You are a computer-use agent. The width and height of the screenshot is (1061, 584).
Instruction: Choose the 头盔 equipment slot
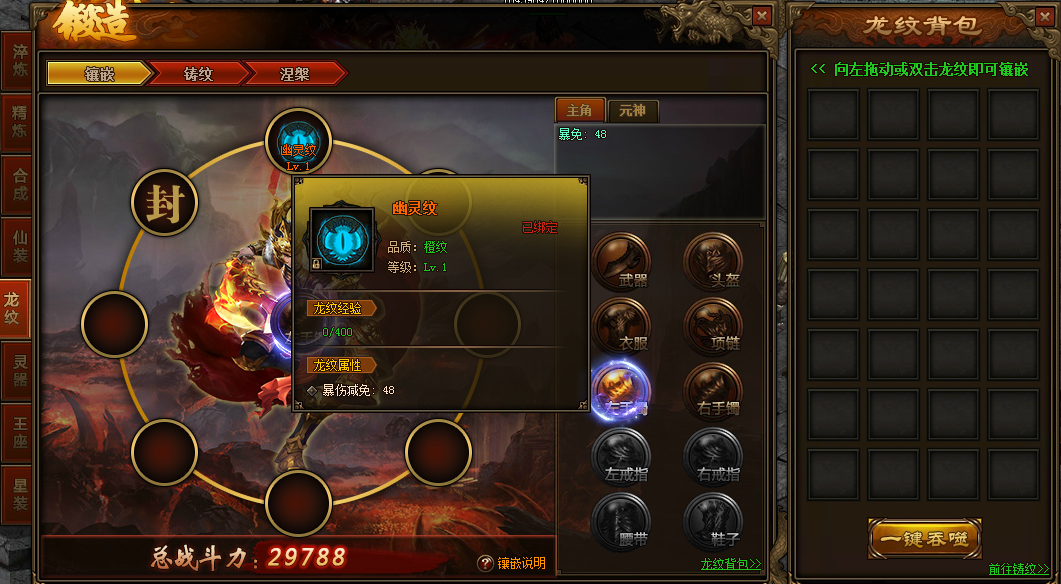[713, 262]
